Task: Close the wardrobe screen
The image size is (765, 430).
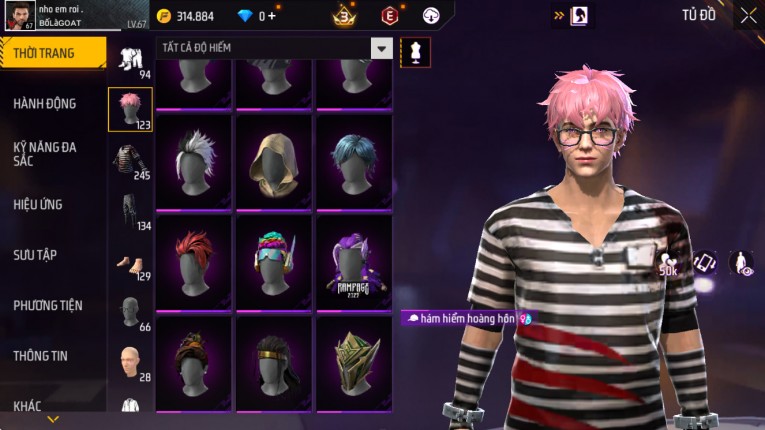Action: (x=748, y=16)
